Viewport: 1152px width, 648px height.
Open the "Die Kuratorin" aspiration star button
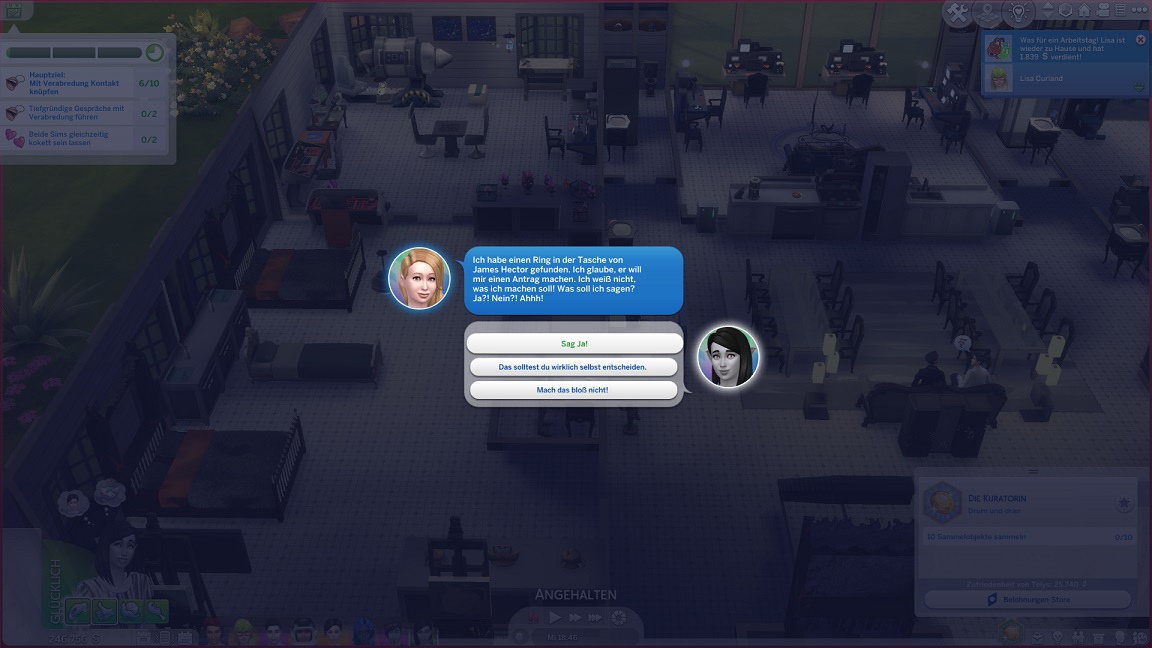[x=1124, y=504]
